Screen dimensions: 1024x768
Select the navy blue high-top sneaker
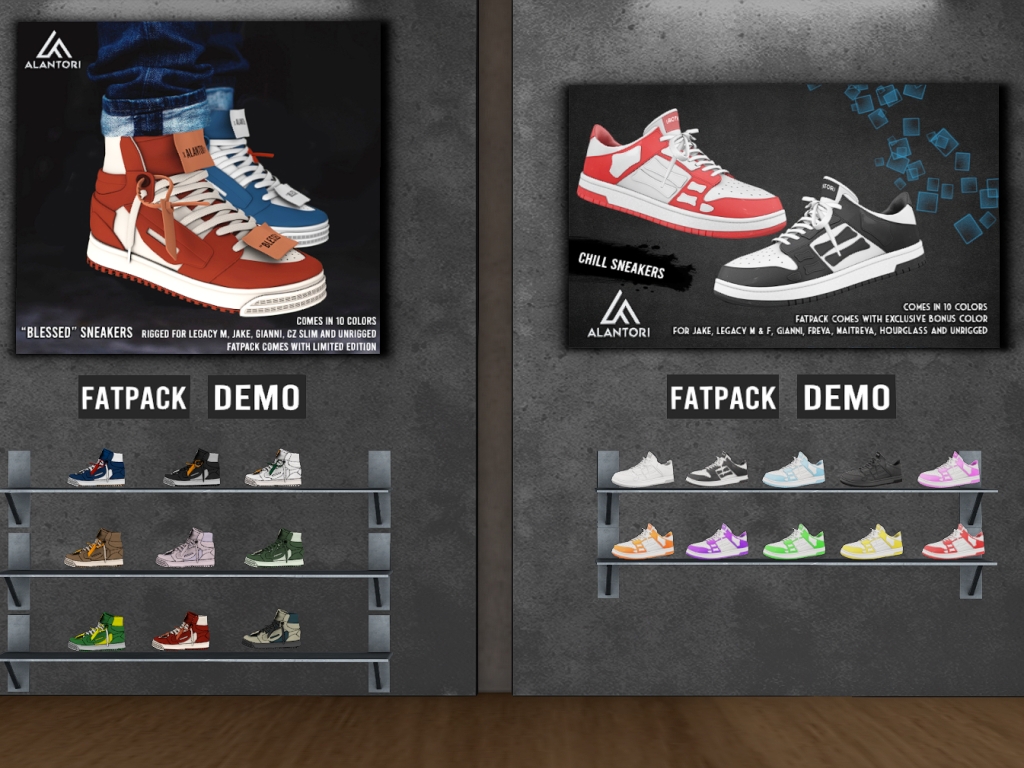97,468
